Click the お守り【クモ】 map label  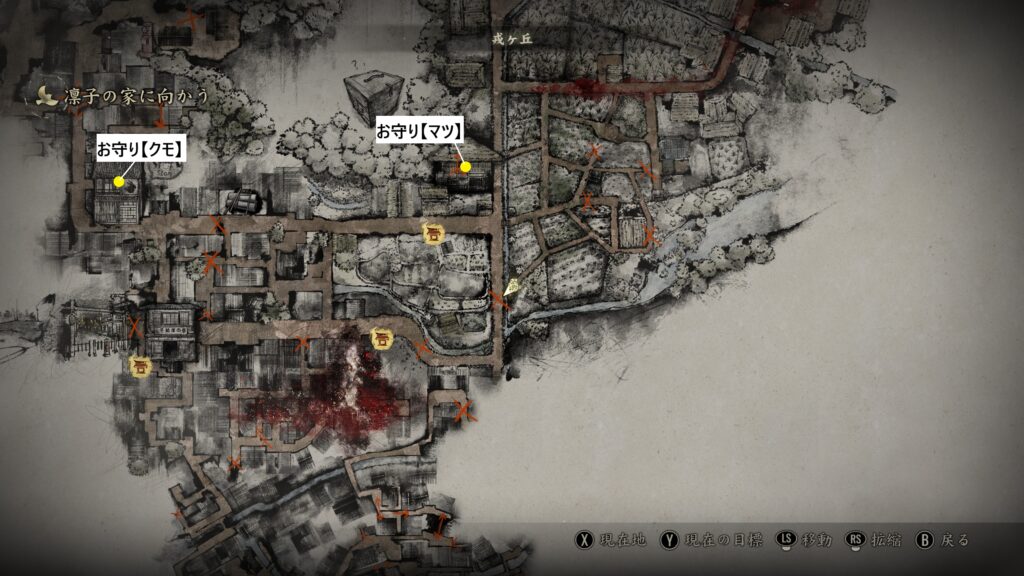pos(142,149)
